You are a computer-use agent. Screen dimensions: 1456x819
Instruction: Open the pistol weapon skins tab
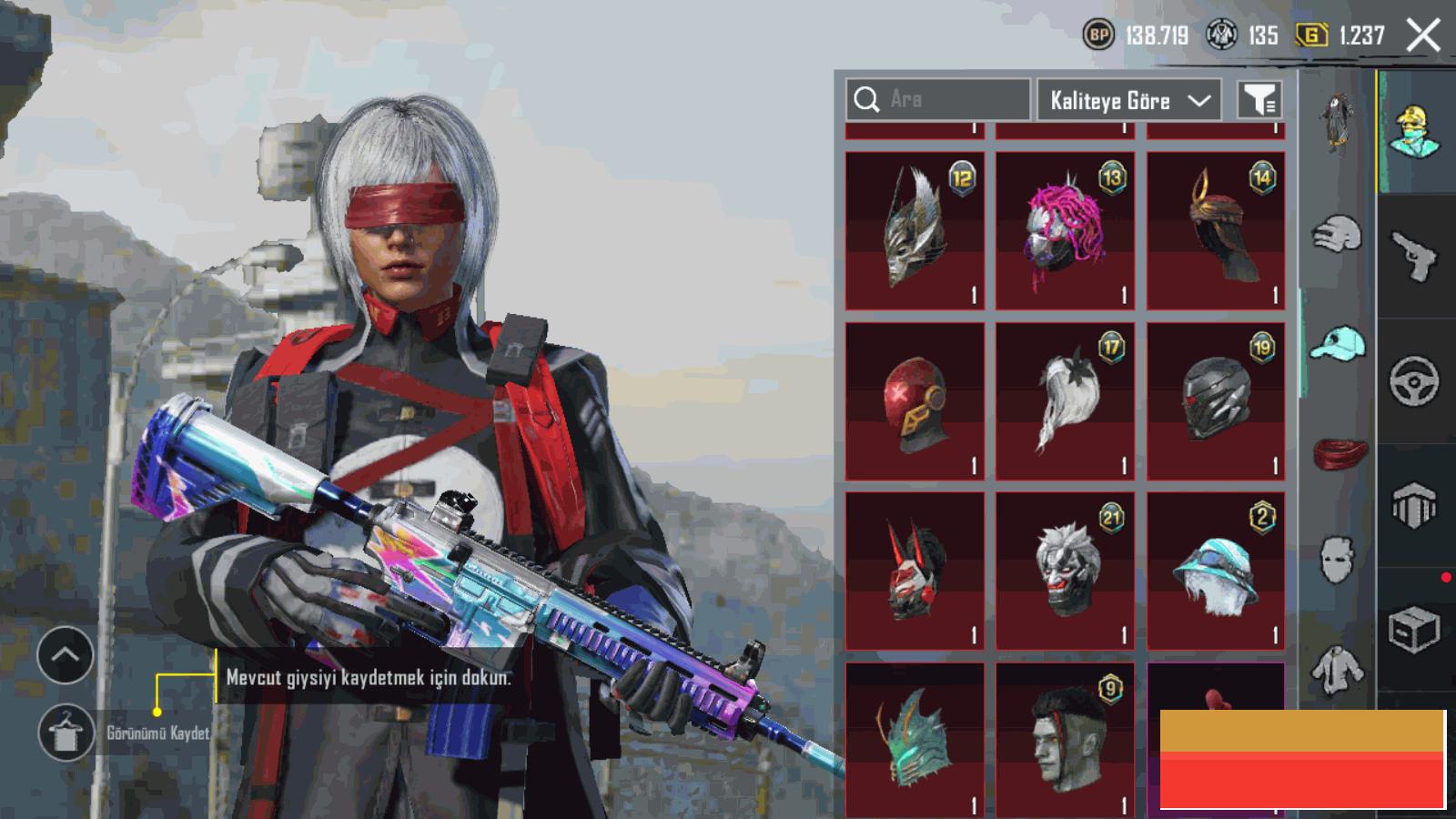pos(1414,255)
